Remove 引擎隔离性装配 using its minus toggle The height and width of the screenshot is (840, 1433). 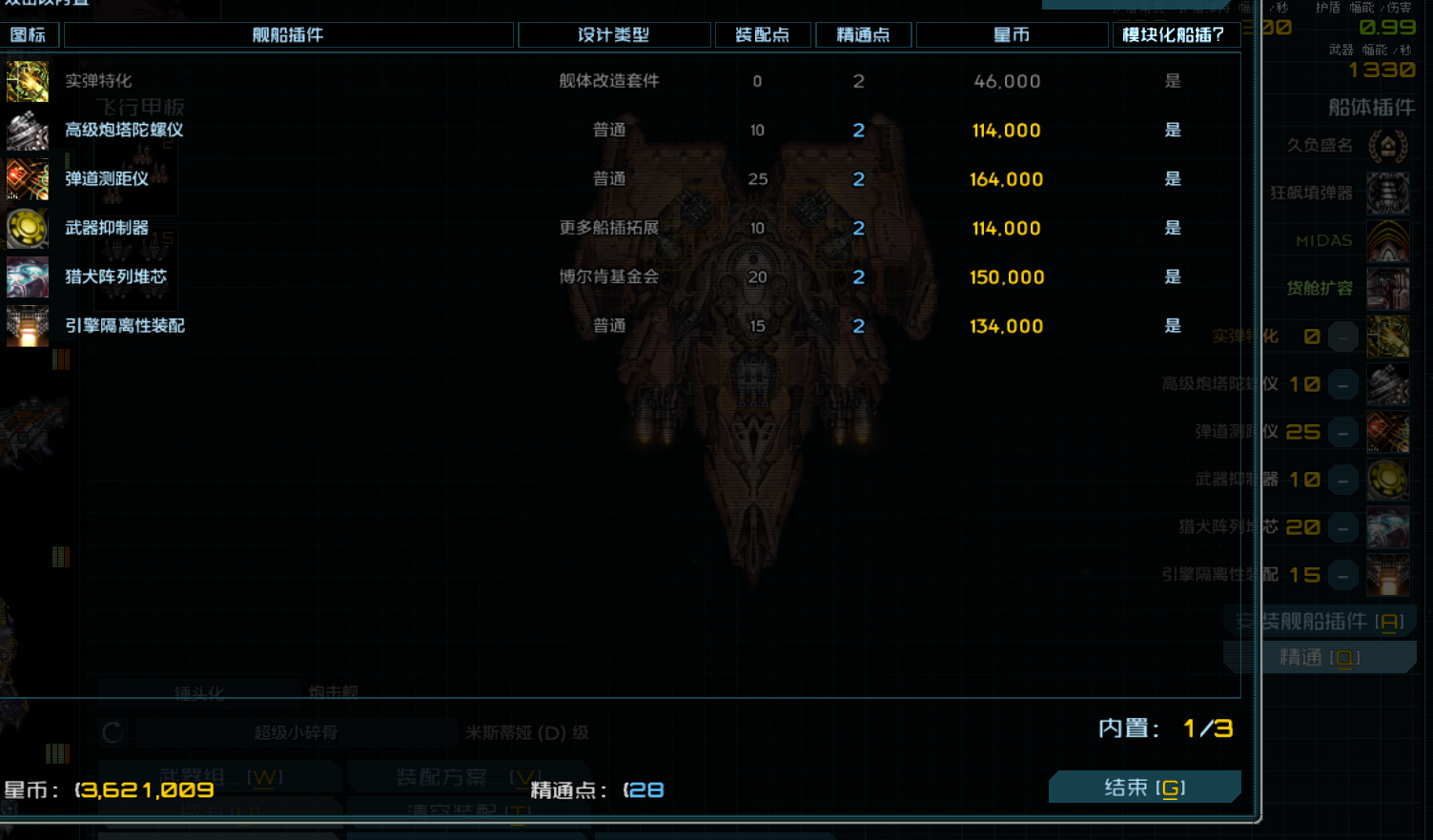coord(1342,575)
